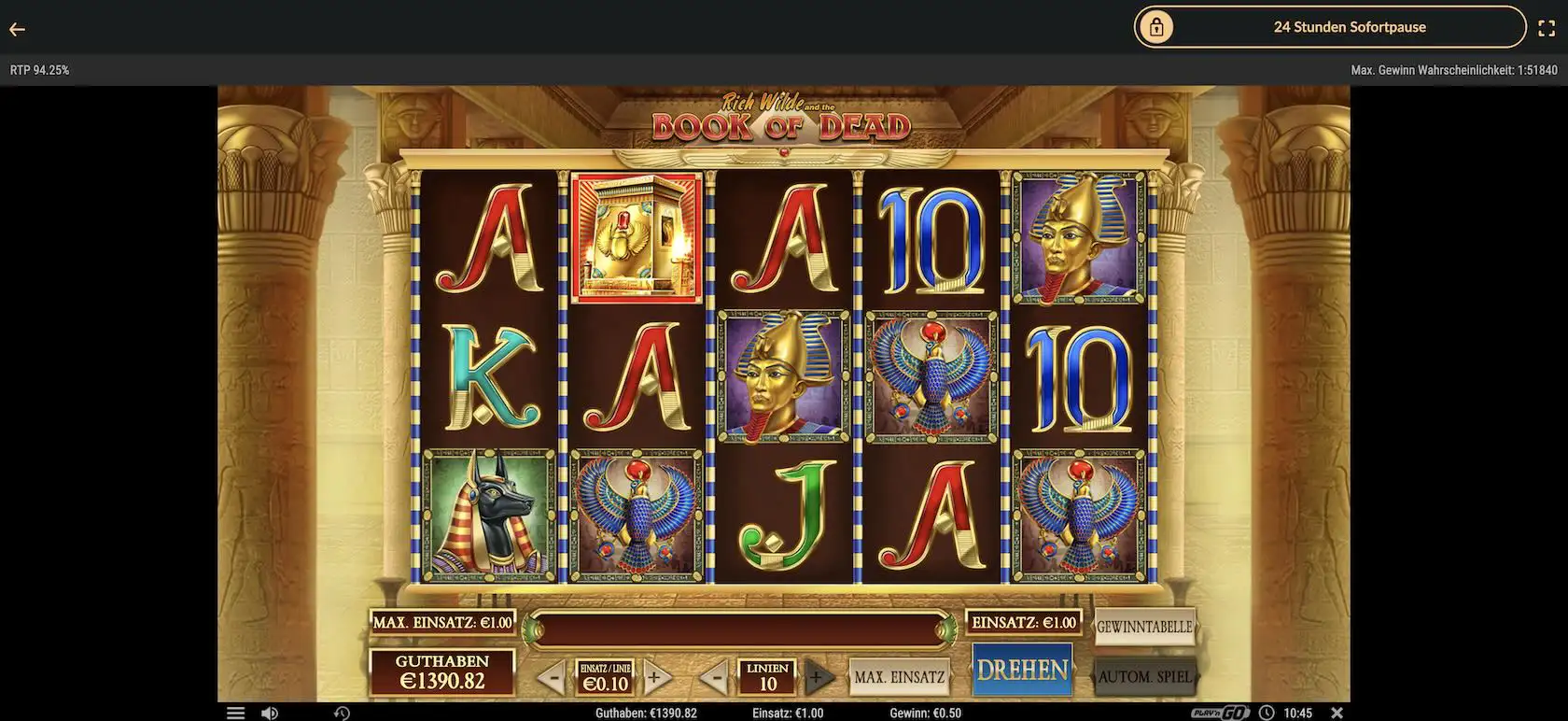Viewport: 1568px width, 721px height.
Task: Reduce the number of Linien
Action: click(x=714, y=677)
